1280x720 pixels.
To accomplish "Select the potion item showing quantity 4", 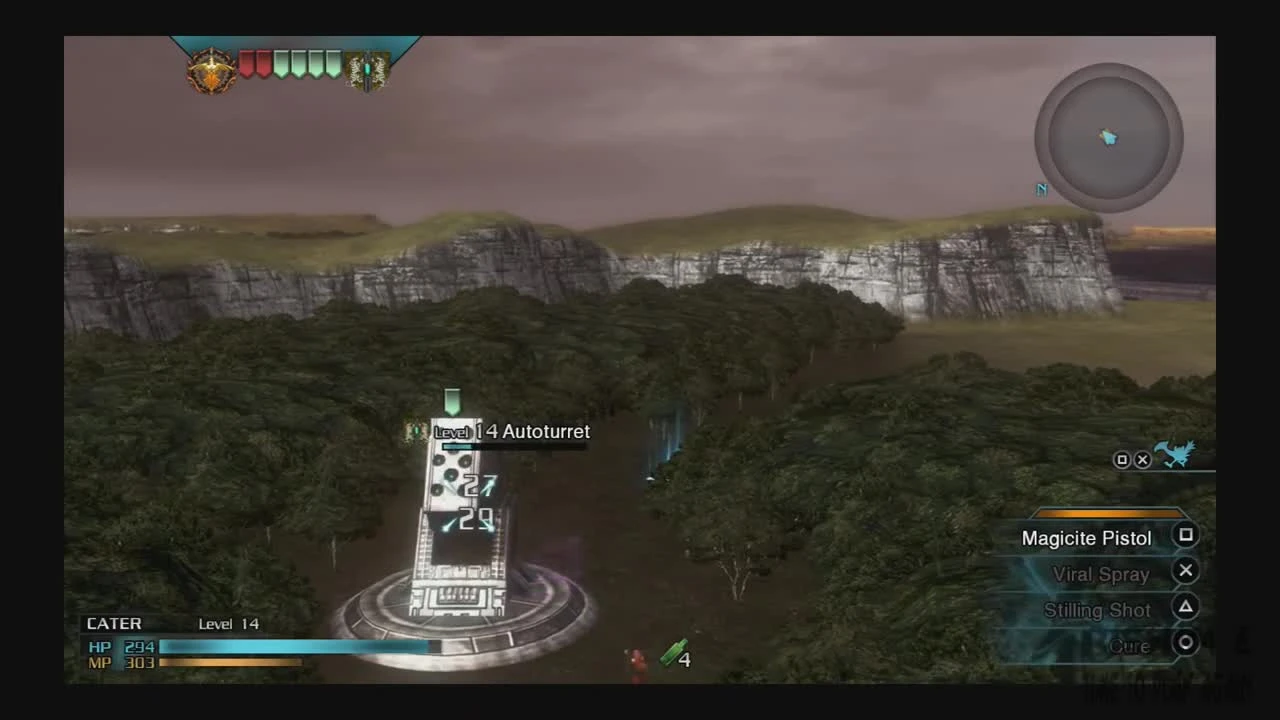I will coord(675,655).
